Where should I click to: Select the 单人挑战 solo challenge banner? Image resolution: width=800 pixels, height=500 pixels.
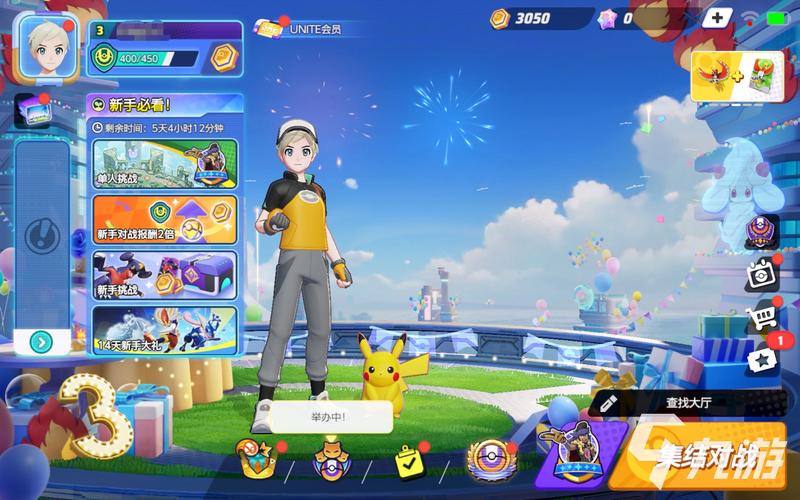[x=165, y=163]
